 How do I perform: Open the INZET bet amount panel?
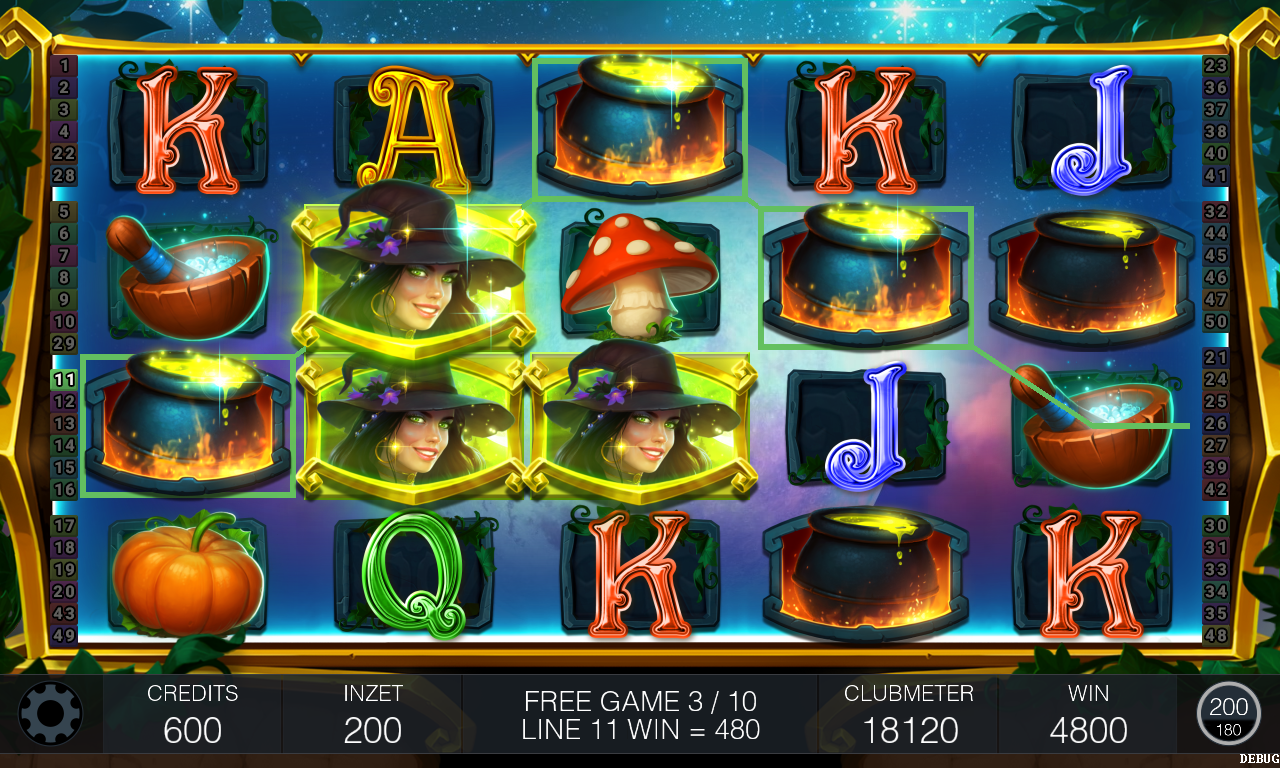coord(372,714)
